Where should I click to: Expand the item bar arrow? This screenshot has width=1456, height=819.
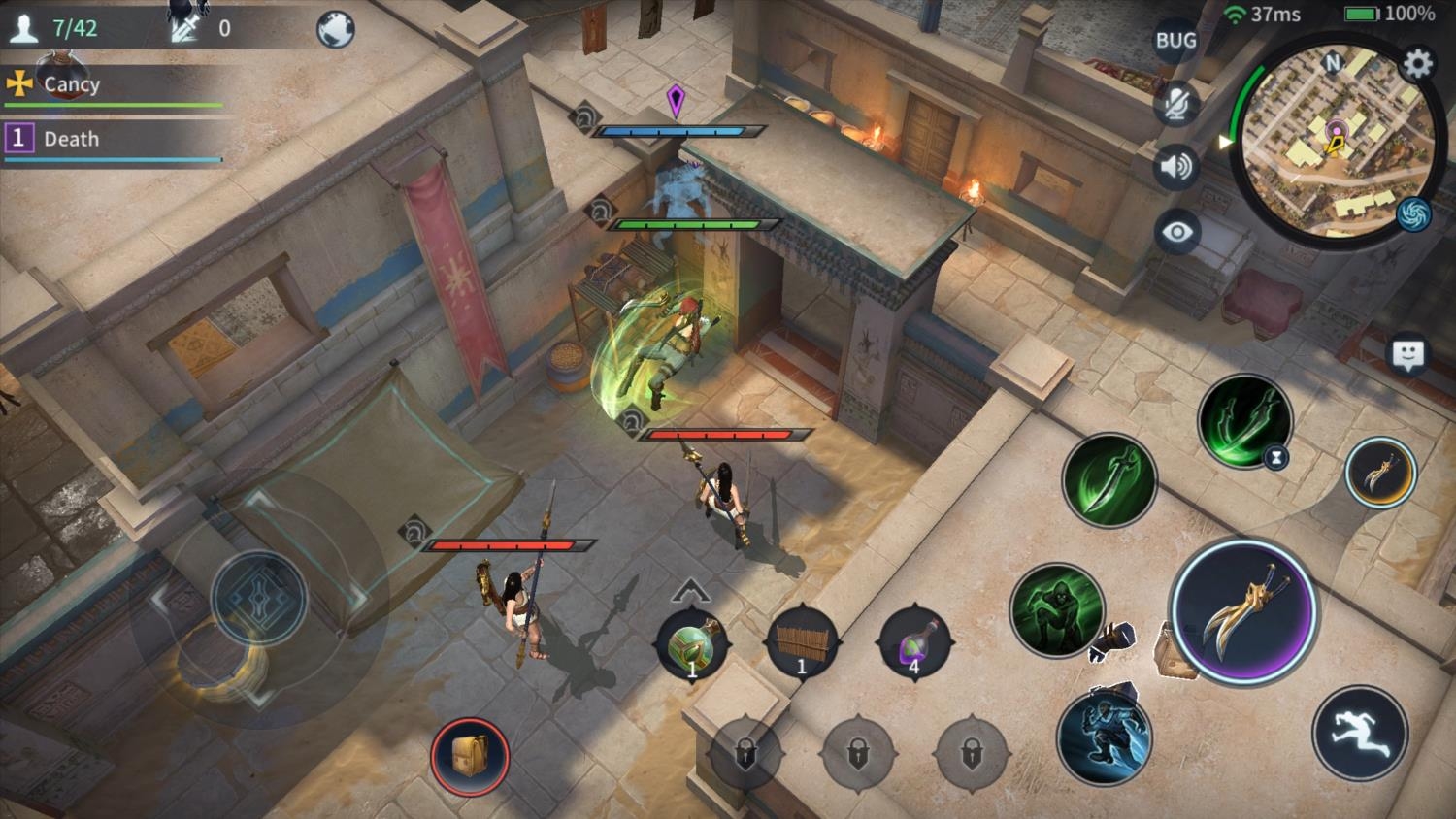coord(690,588)
